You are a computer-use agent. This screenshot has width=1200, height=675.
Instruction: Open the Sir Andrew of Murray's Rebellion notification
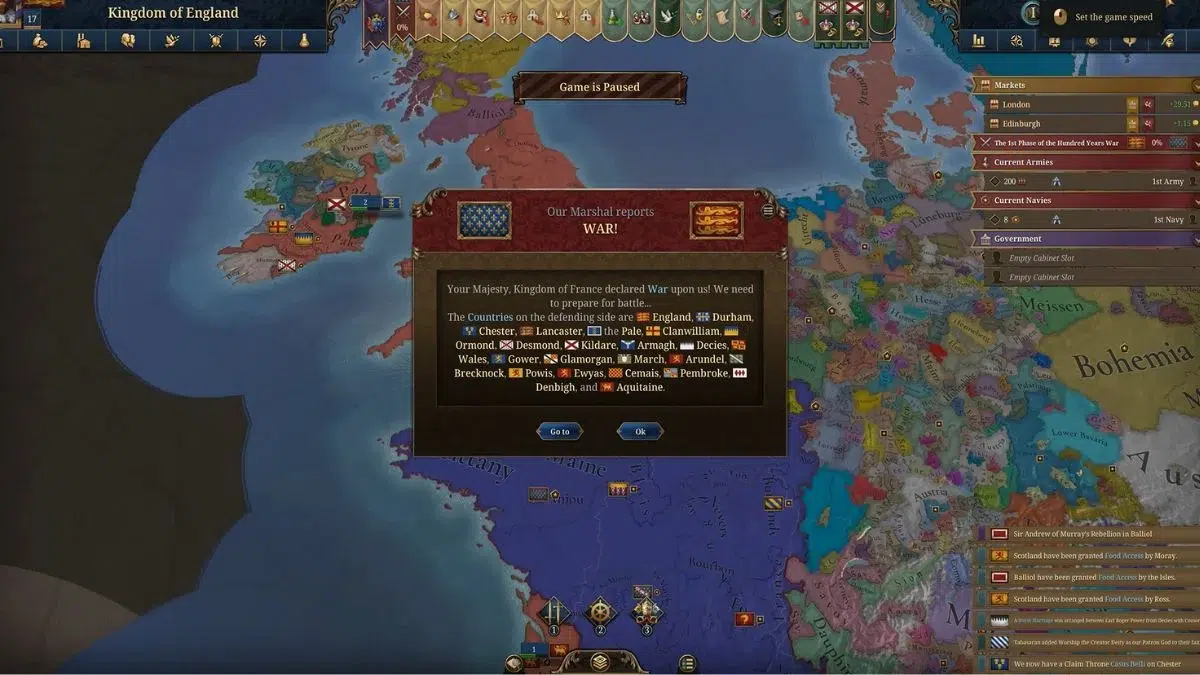1090,534
